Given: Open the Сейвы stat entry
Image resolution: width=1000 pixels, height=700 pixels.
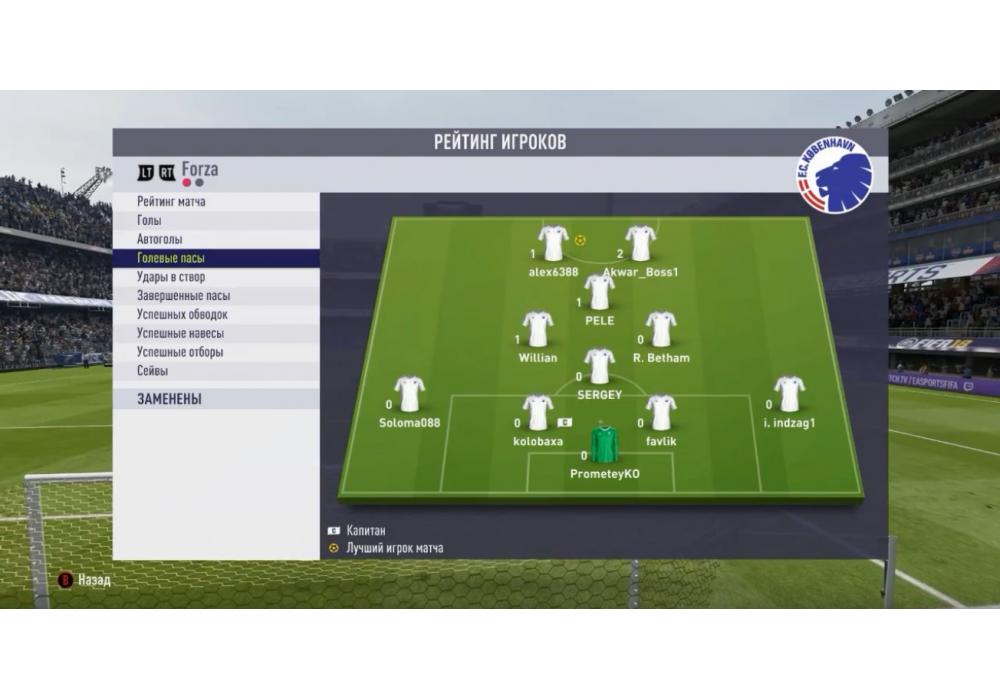Looking at the screenshot, I should click(x=153, y=371).
